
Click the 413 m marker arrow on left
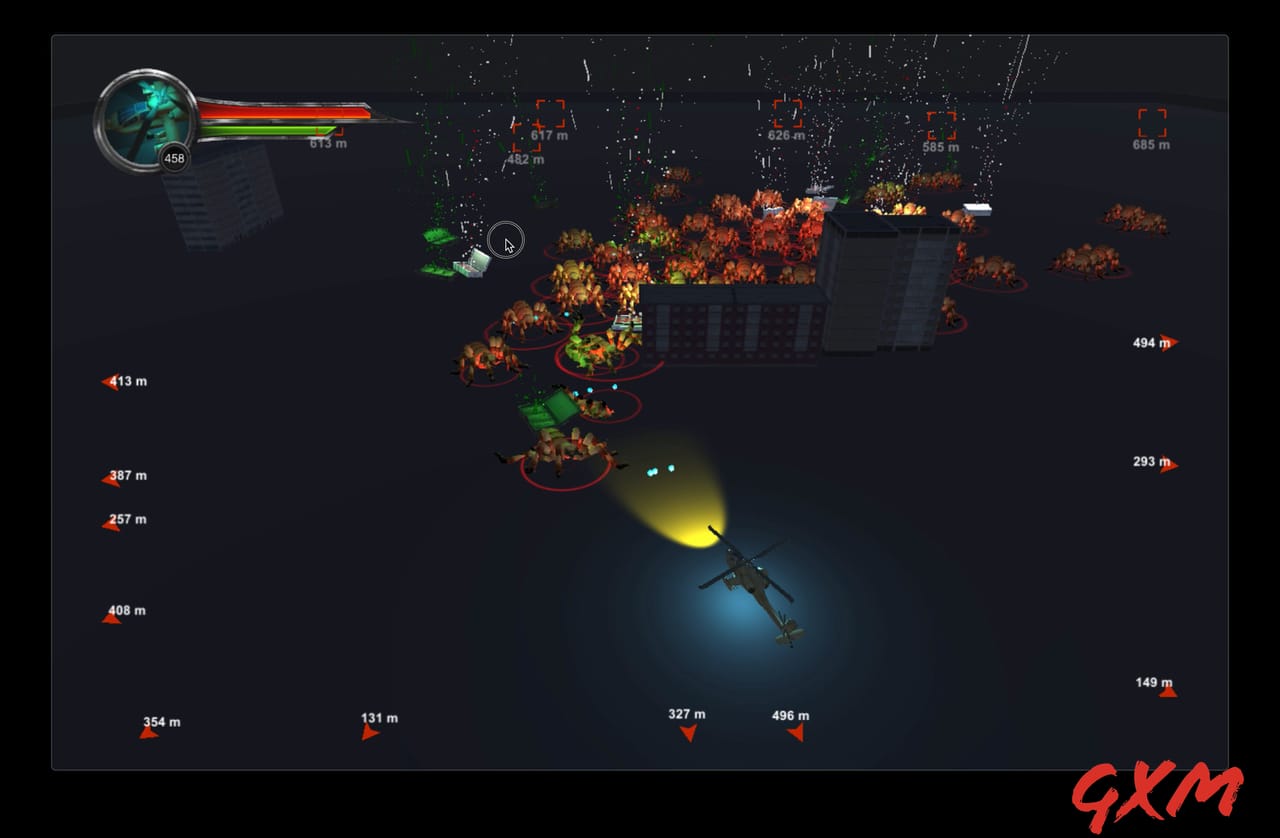point(108,381)
